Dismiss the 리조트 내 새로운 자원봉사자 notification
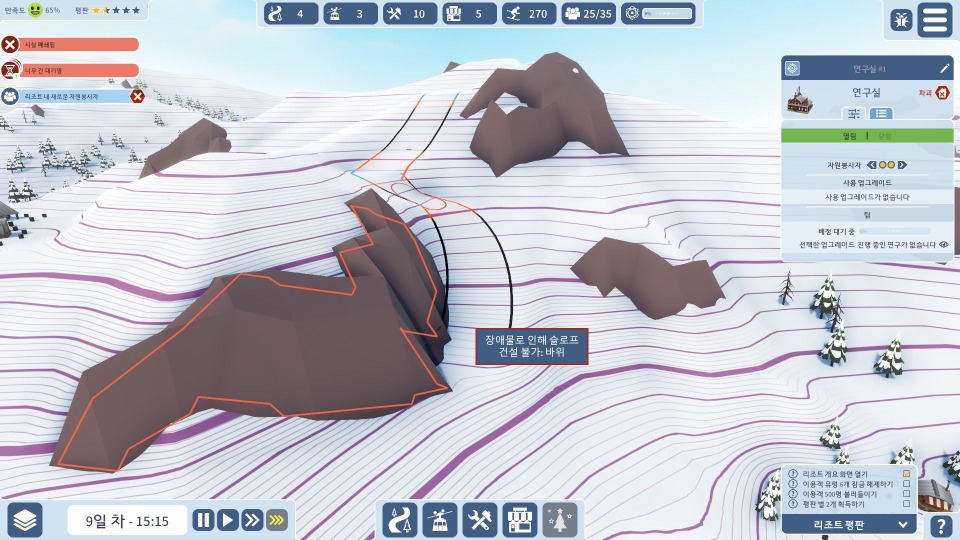 click(138, 96)
